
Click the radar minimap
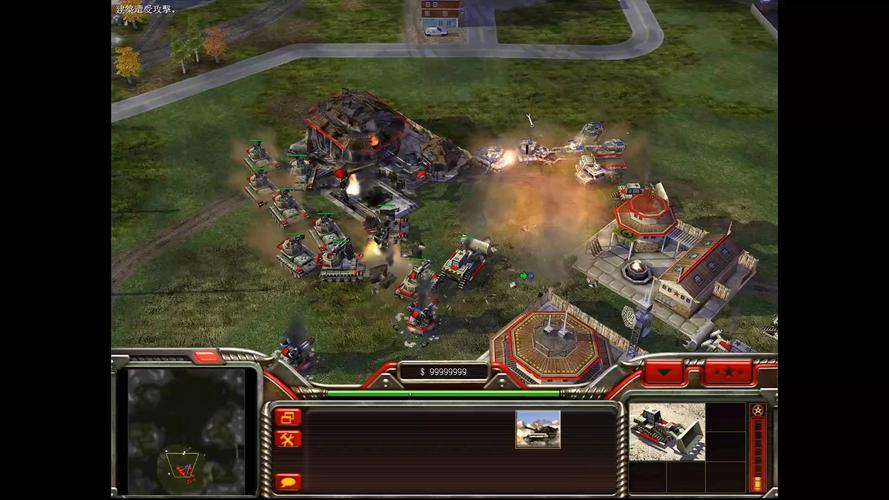(186, 431)
